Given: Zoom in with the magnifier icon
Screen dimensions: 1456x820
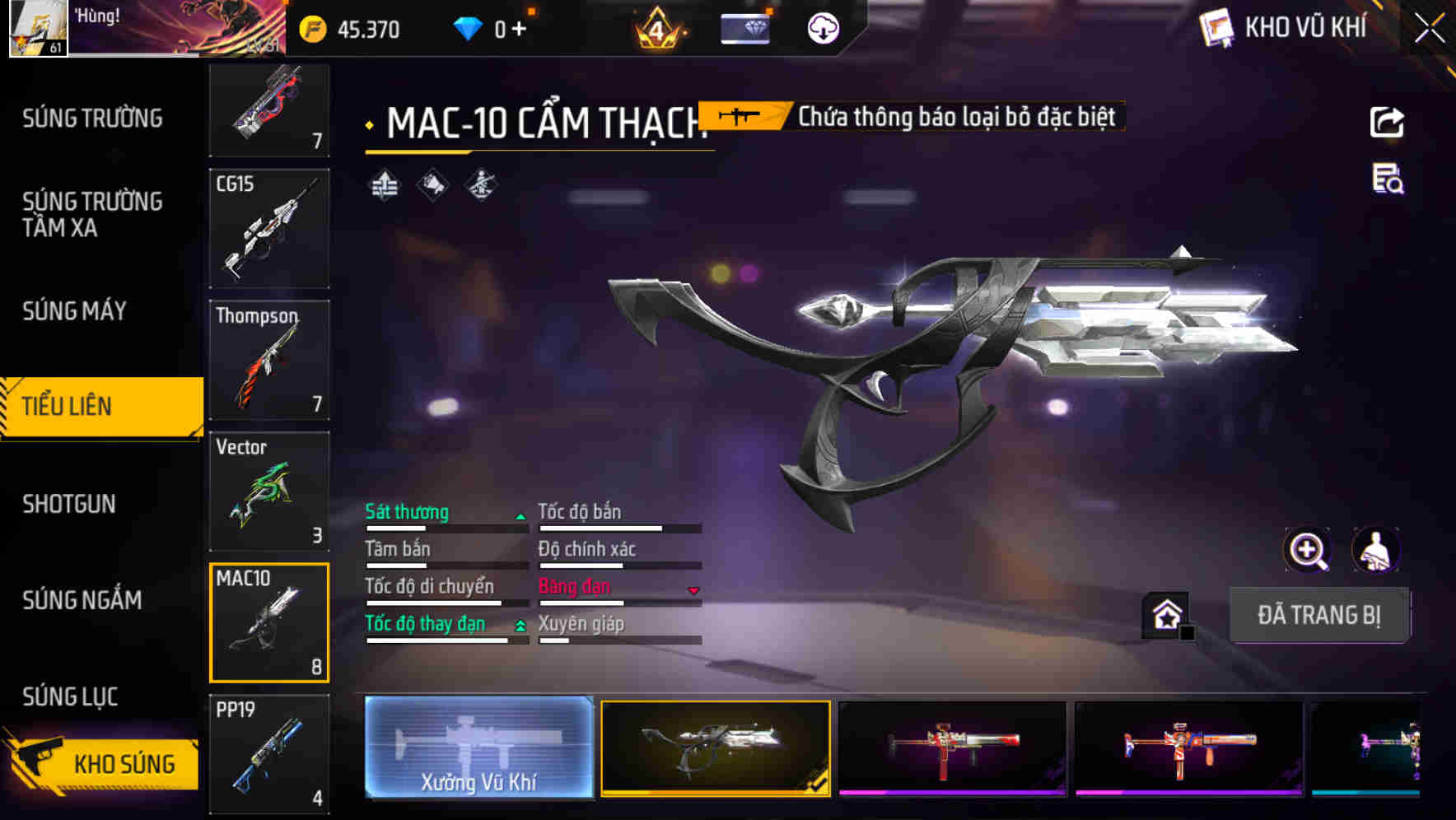Looking at the screenshot, I should (x=1307, y=550).
